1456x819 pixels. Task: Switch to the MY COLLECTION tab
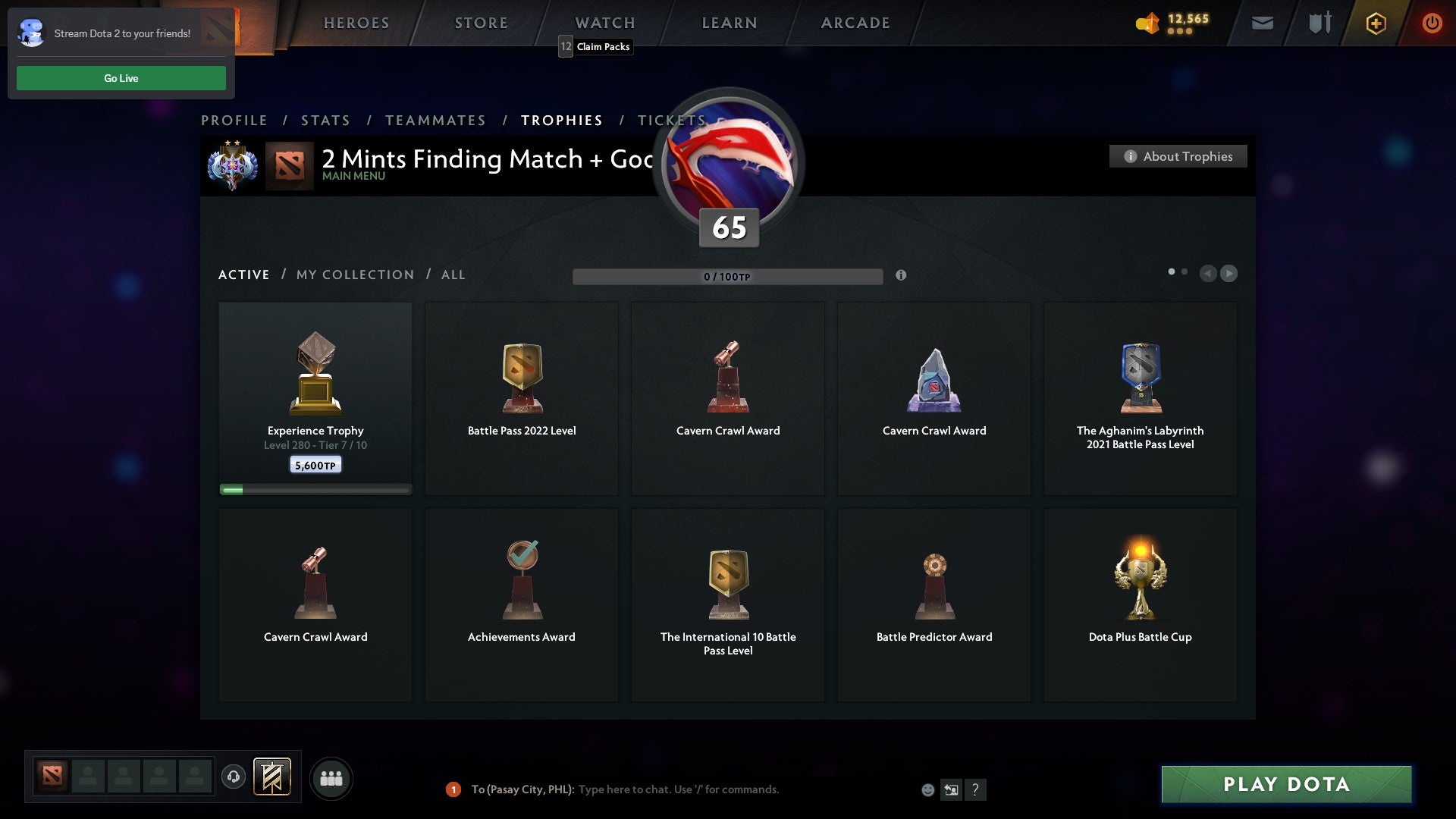(x=354, y=275)
